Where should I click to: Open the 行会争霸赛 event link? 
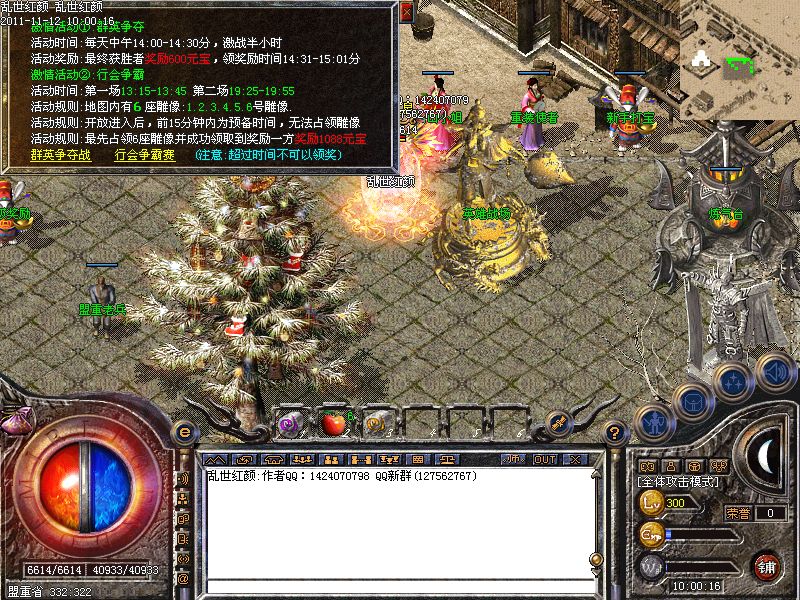[145, 155]
